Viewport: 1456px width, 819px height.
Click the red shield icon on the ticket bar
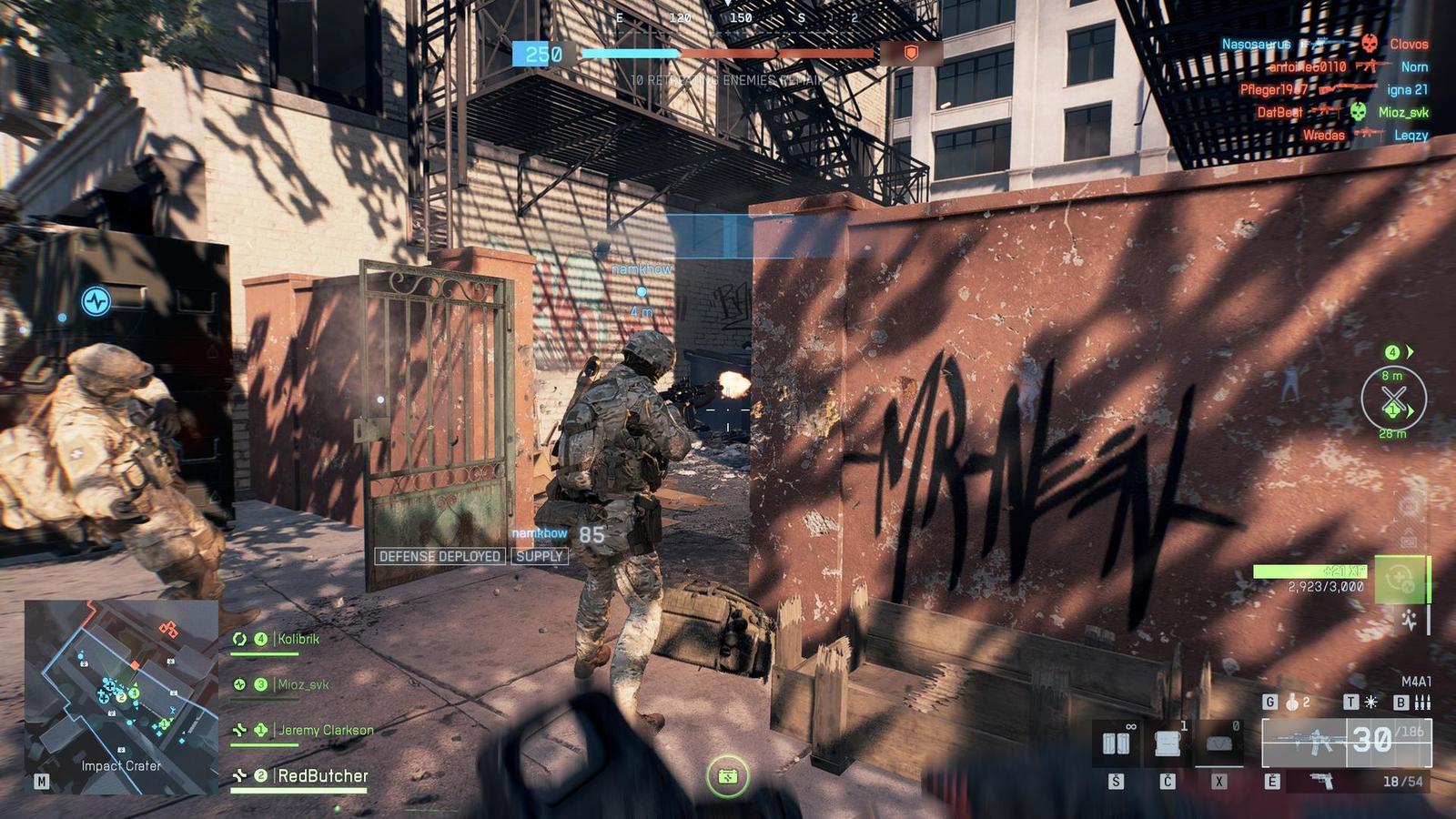point(908,56)
